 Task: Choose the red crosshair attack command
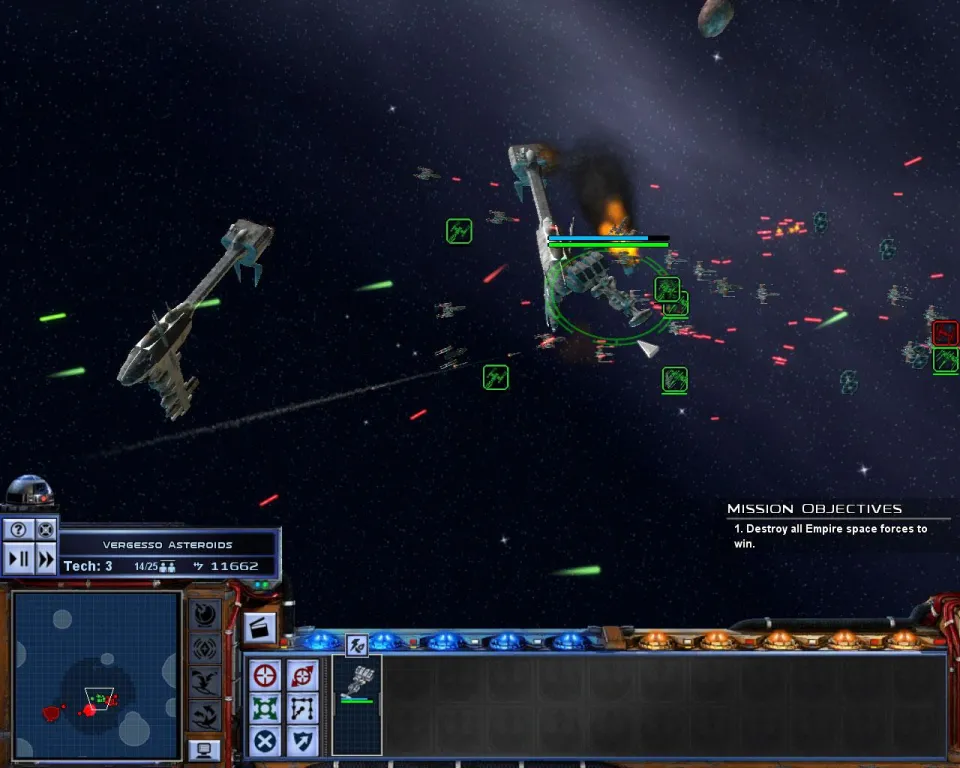pos(264,675)
